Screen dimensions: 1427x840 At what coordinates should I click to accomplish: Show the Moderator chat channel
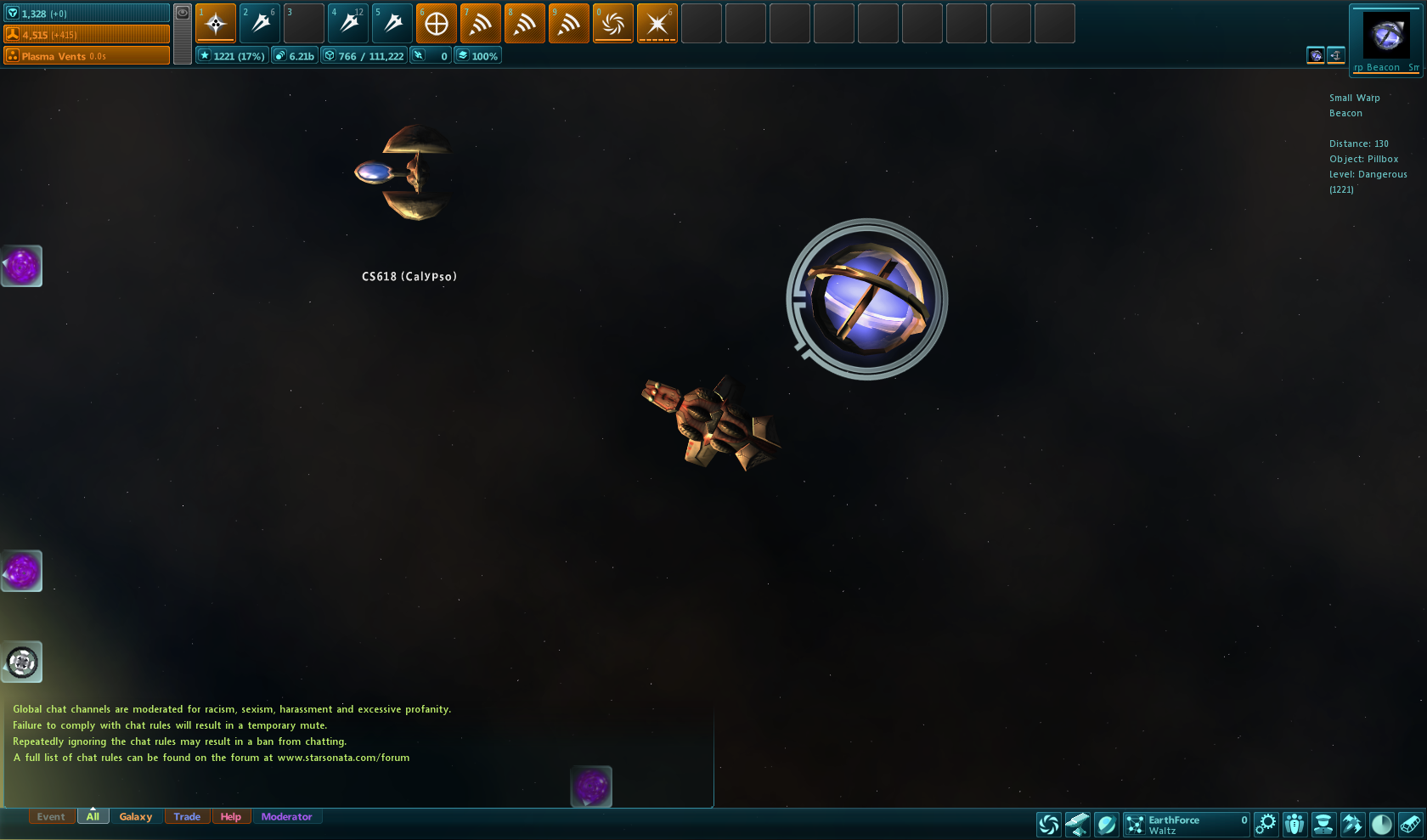click(x=286, y=817)
